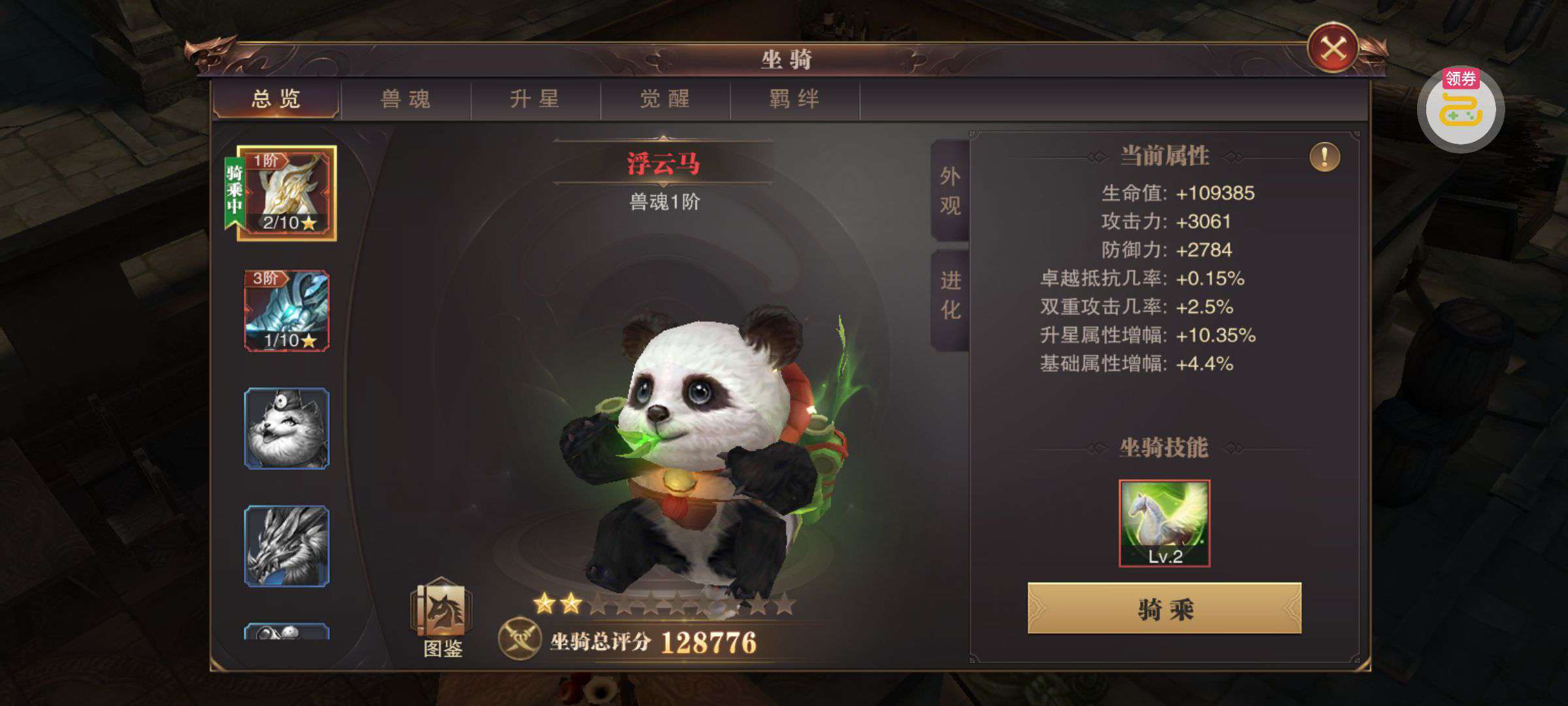Click the 骑乘 ride button
This screenshot has height=706, width=1568.
(1164, 609)
